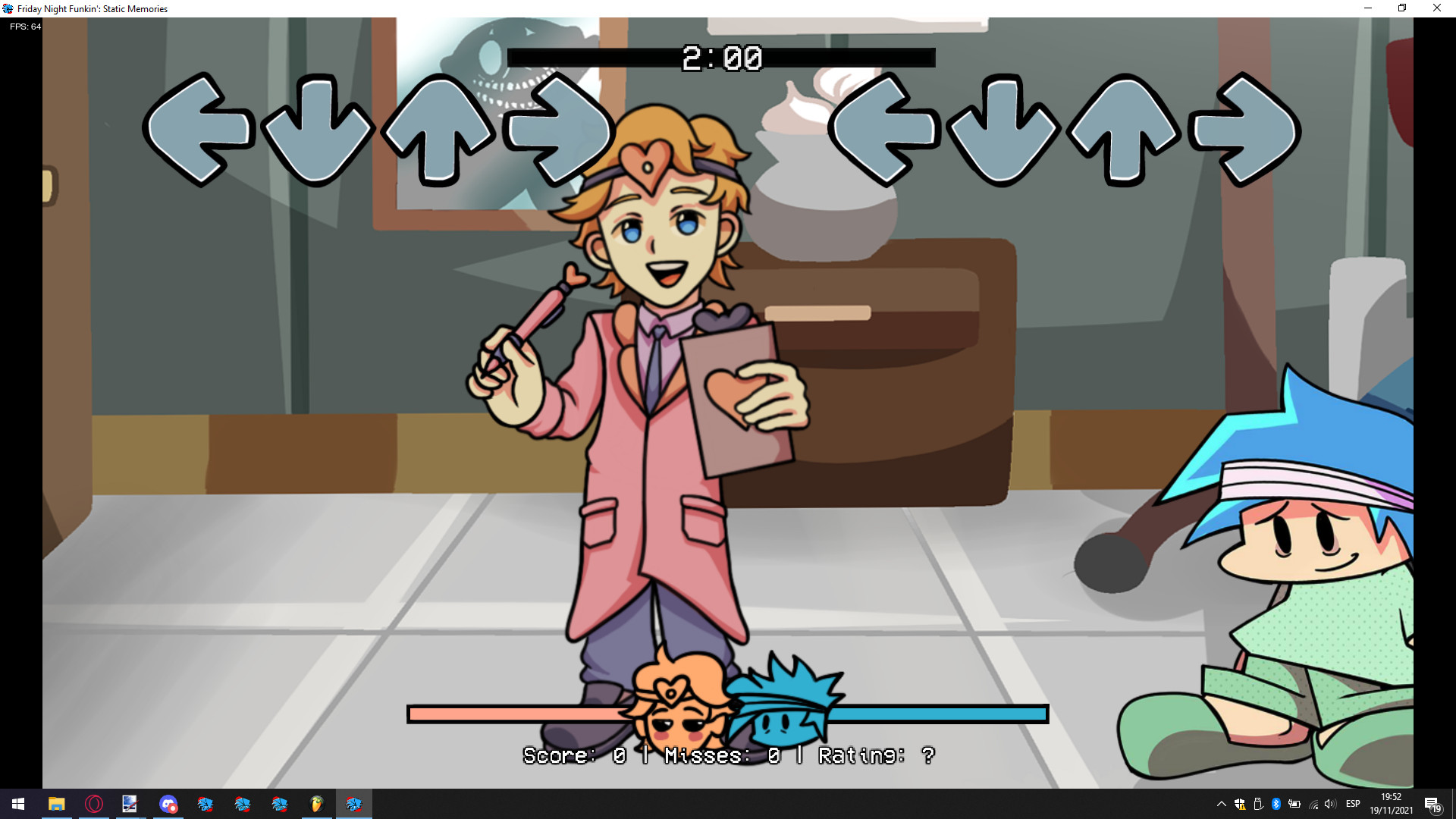Open the ESP language input selector
Viewport: 1456px width, 819px height.
coord(1354,805)
